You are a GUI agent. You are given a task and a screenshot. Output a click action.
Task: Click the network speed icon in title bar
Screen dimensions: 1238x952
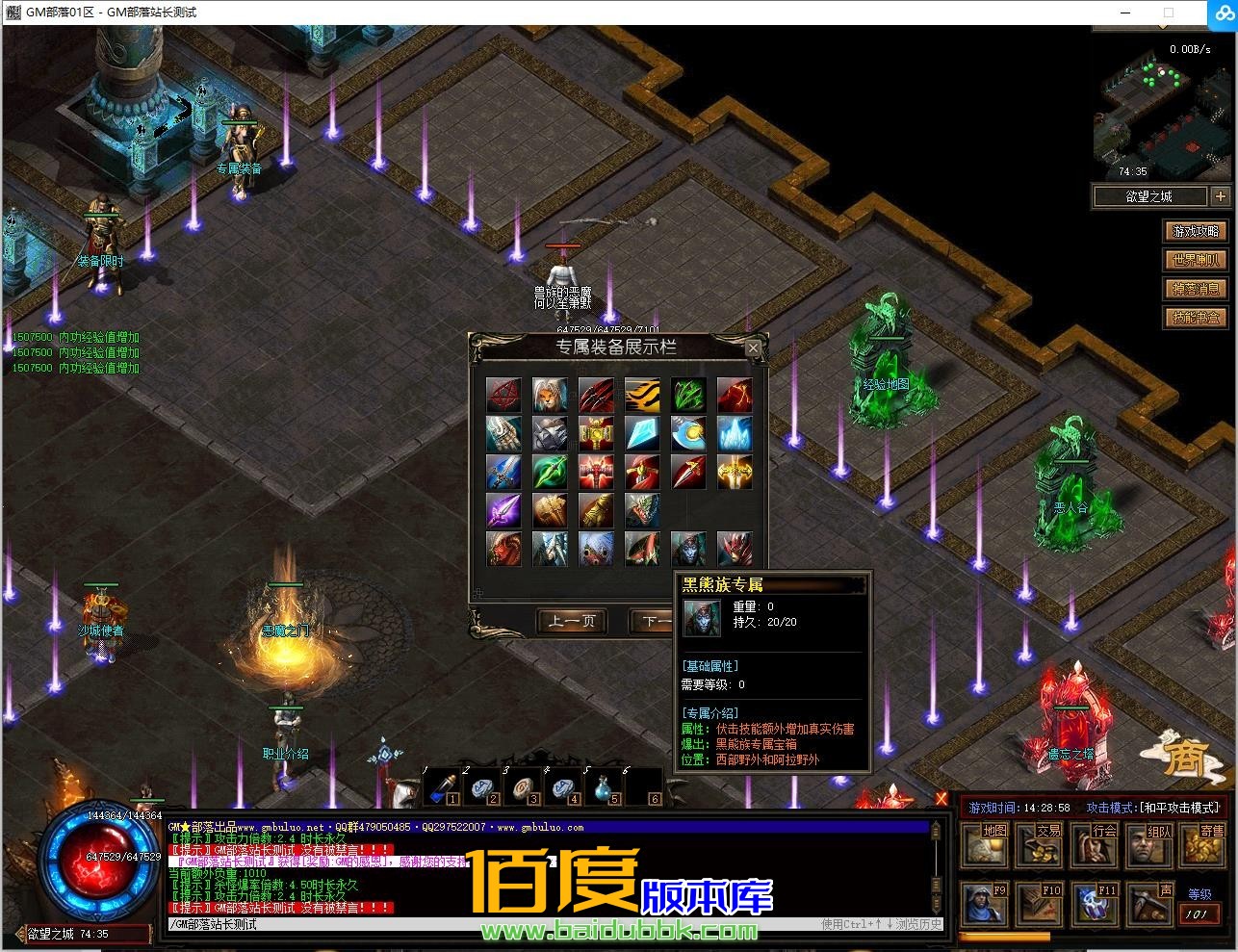pyautogui.click(x=1223, y=13)
